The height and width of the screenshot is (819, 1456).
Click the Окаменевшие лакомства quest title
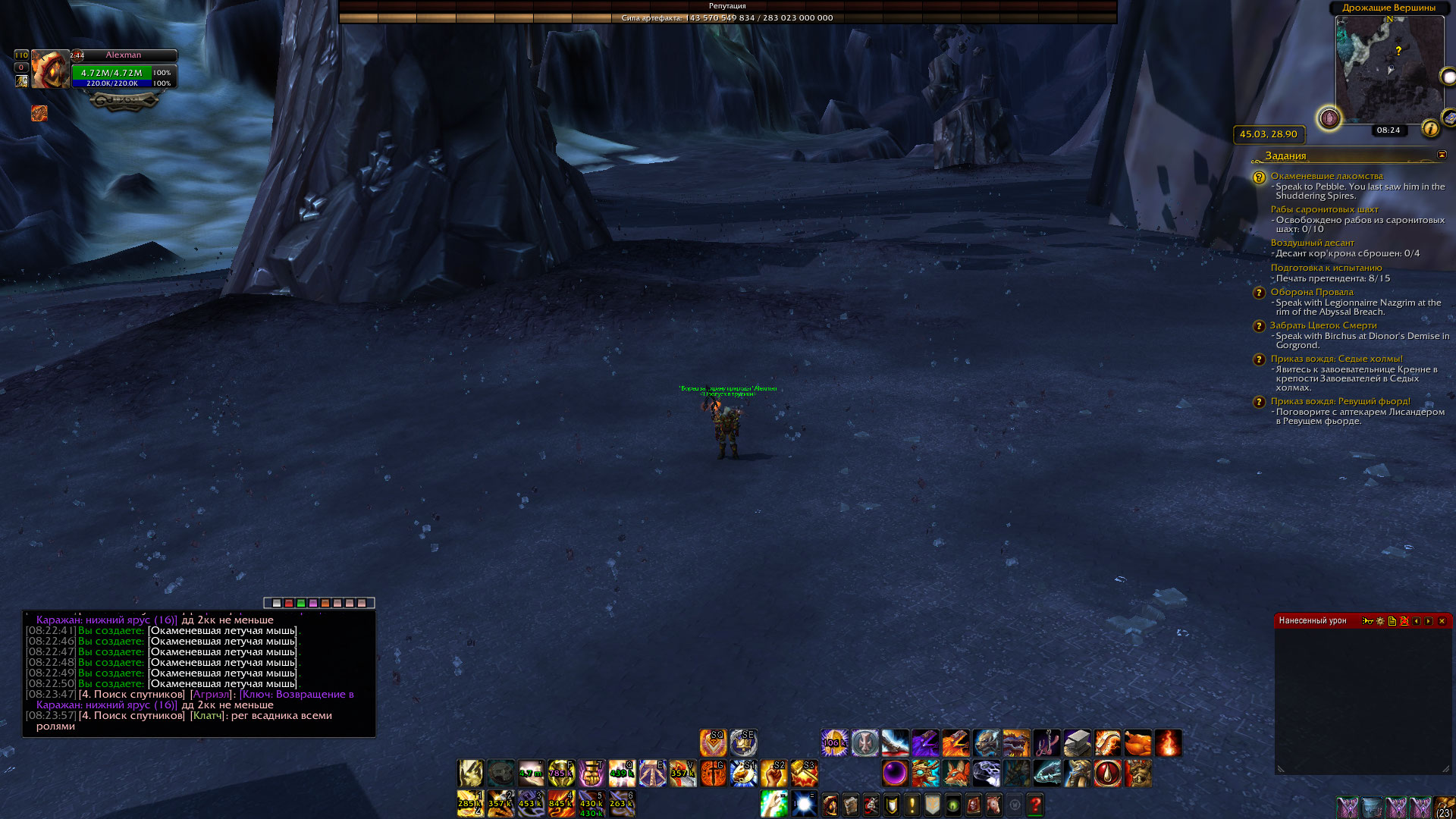coord(1326,176)
